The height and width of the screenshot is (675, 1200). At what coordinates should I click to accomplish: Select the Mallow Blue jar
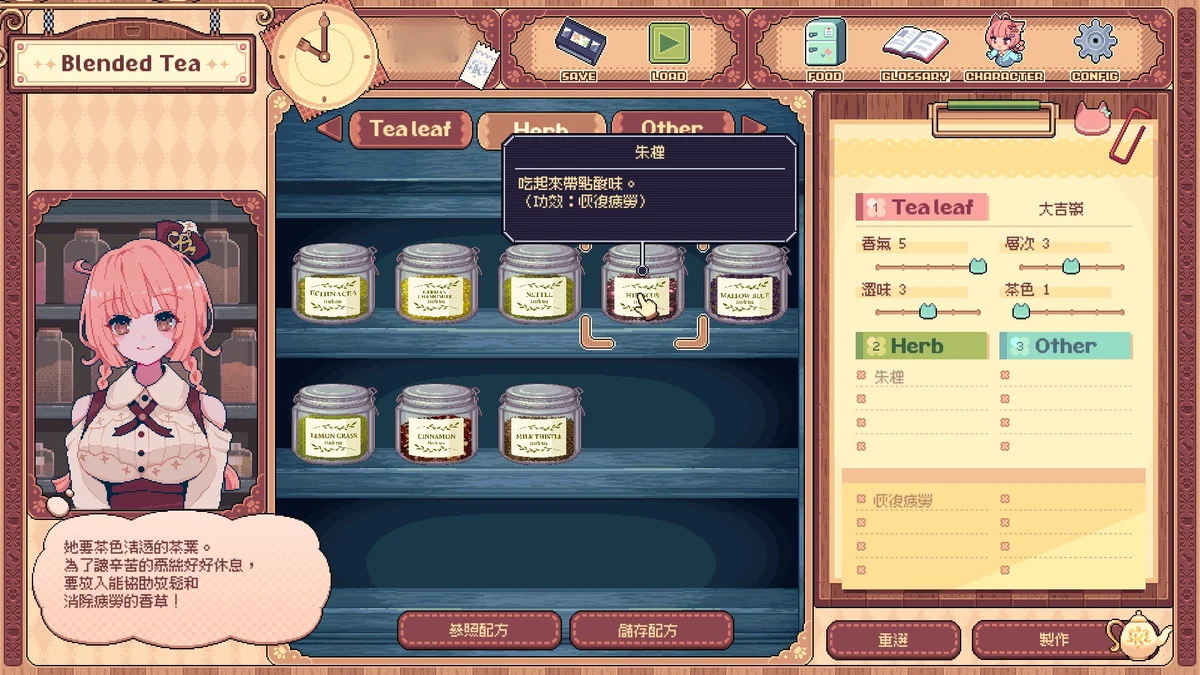coord(745,284)
